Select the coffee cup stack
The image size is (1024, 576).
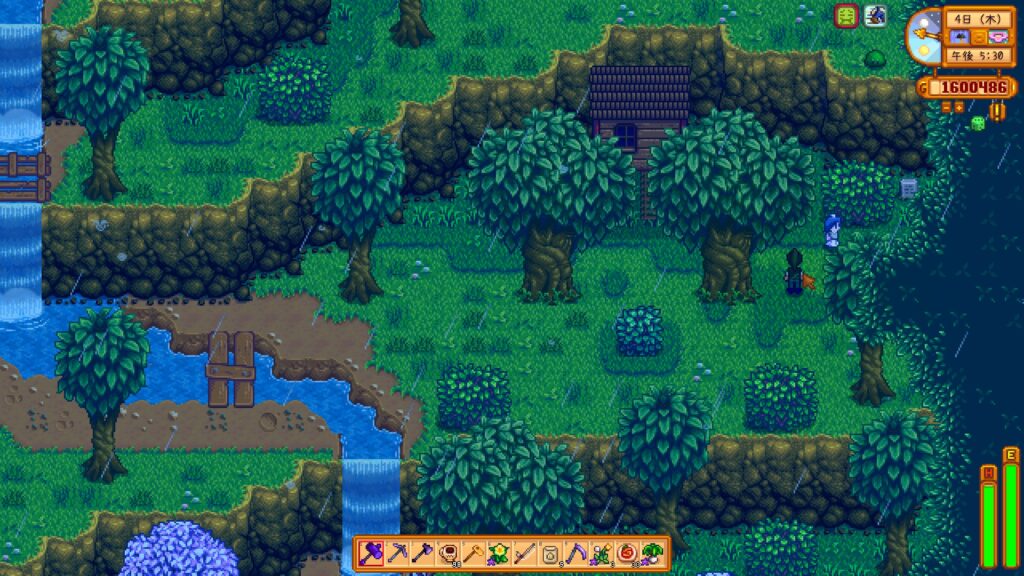coord(449,553)
